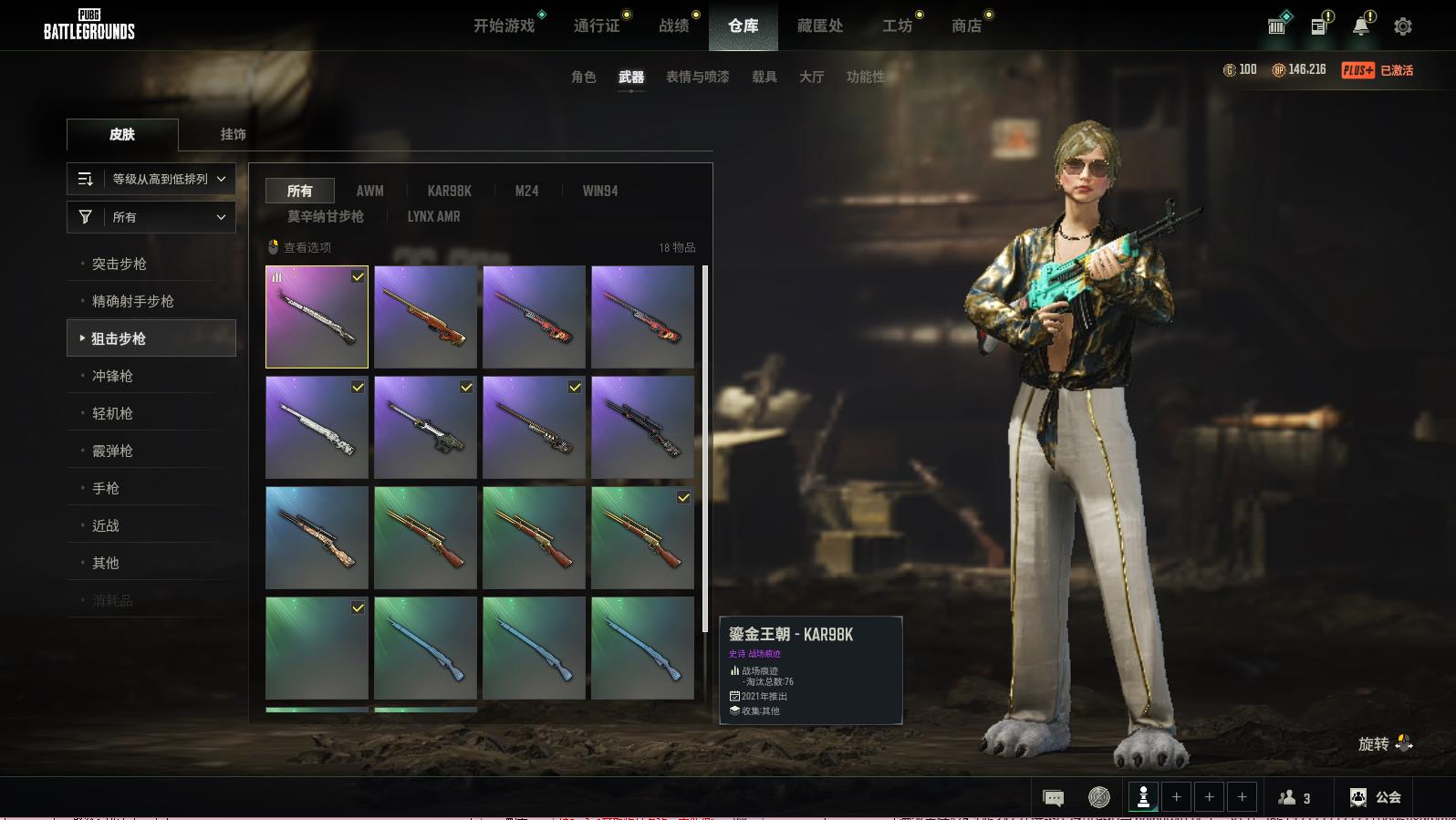
Task: Select the 冲锋枪 submachine gun category
Action: point(112,376)
